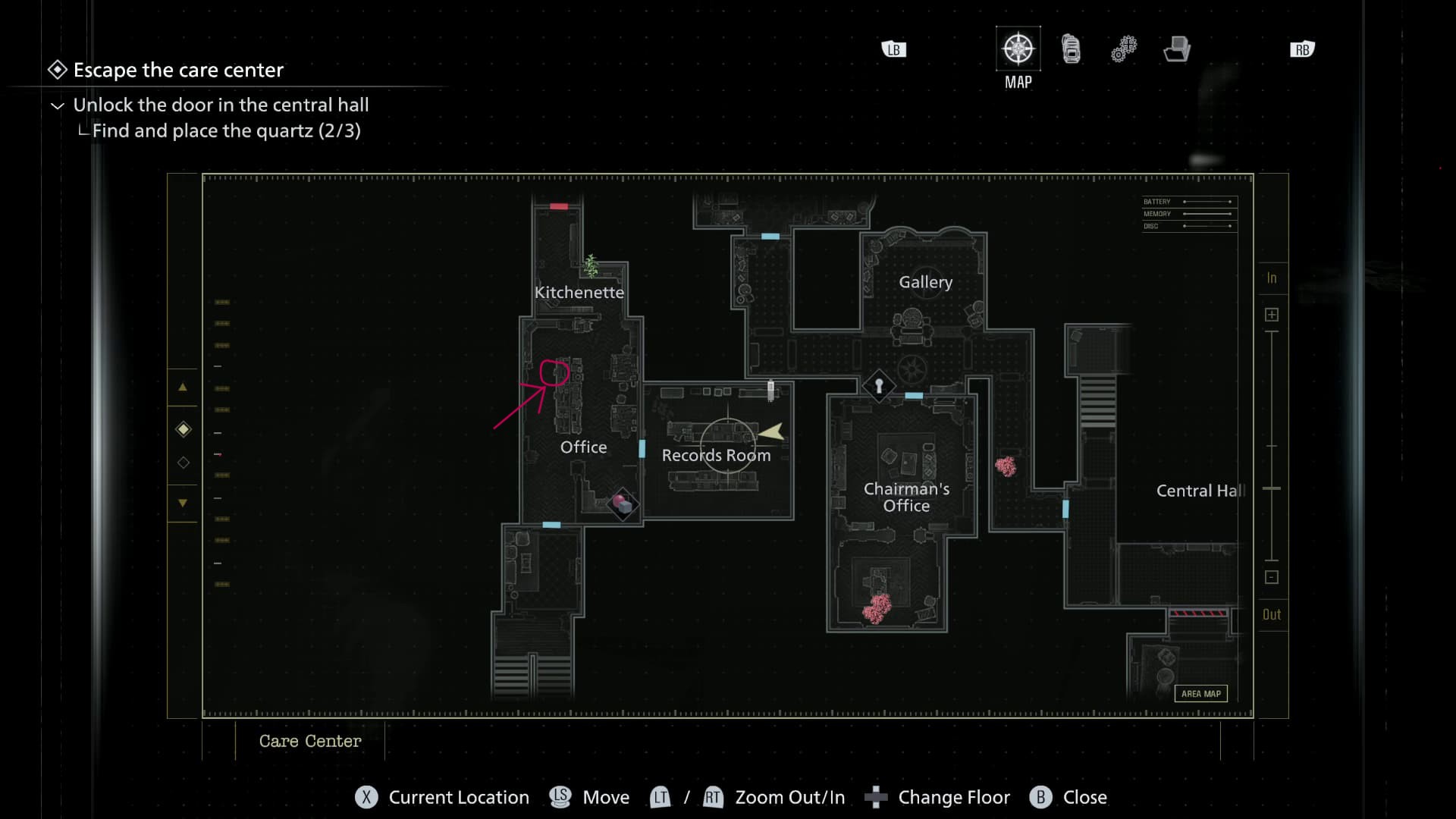1456x819 pixels.
Task: Click the zoom level slider track
Action: 1272,446
